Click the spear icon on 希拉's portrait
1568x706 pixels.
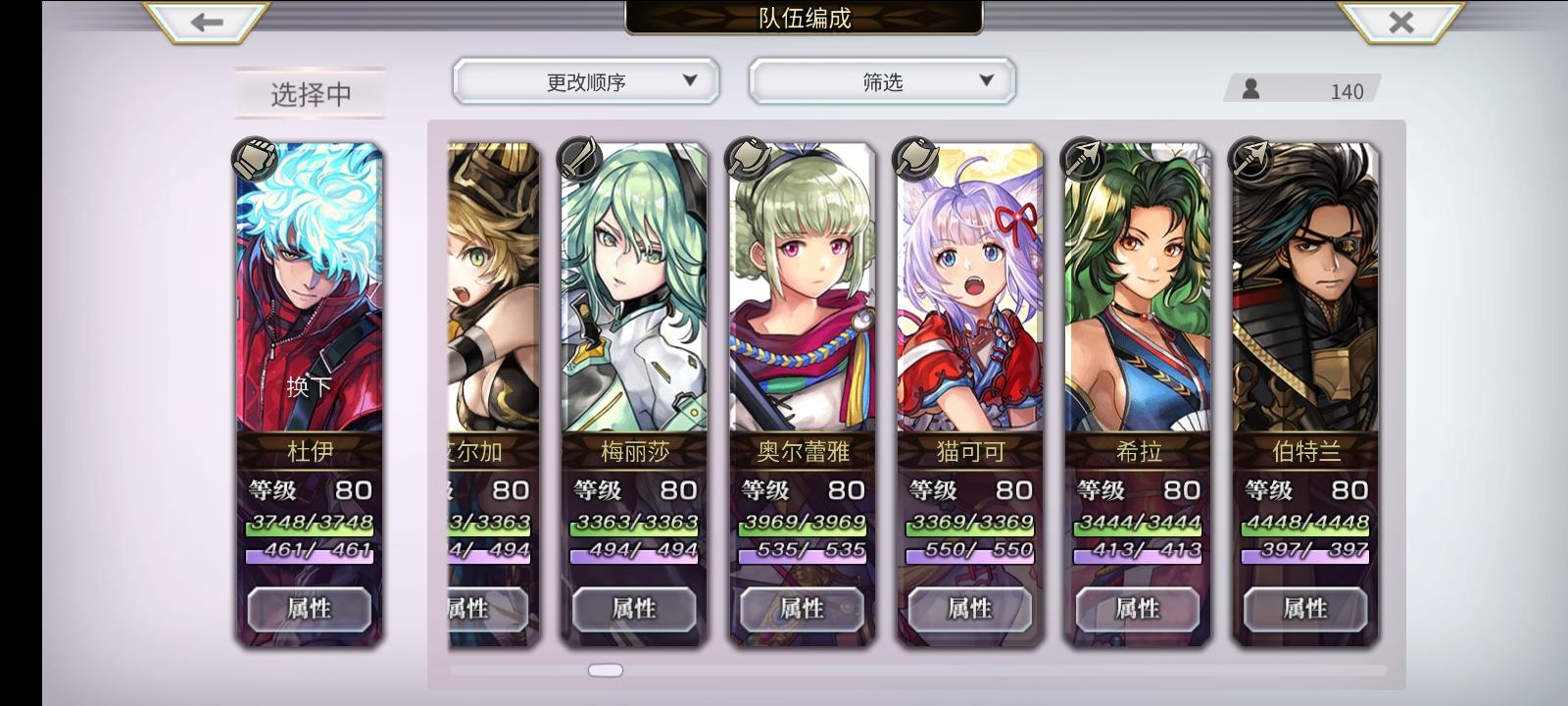pyautogui.click(x=1083, y=159)
